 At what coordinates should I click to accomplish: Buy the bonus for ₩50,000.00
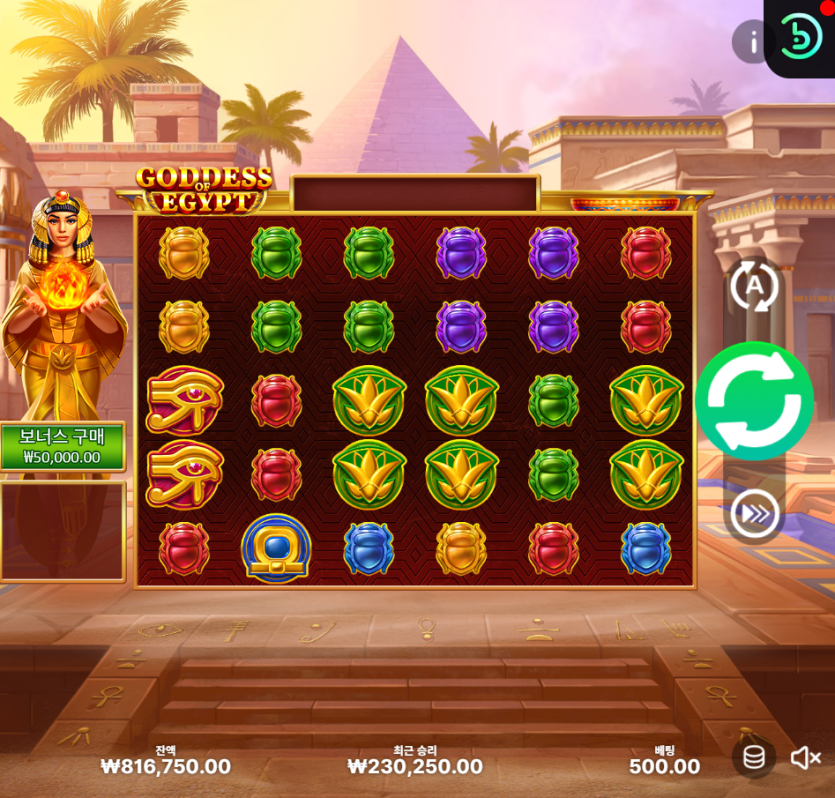pos(62,447)
